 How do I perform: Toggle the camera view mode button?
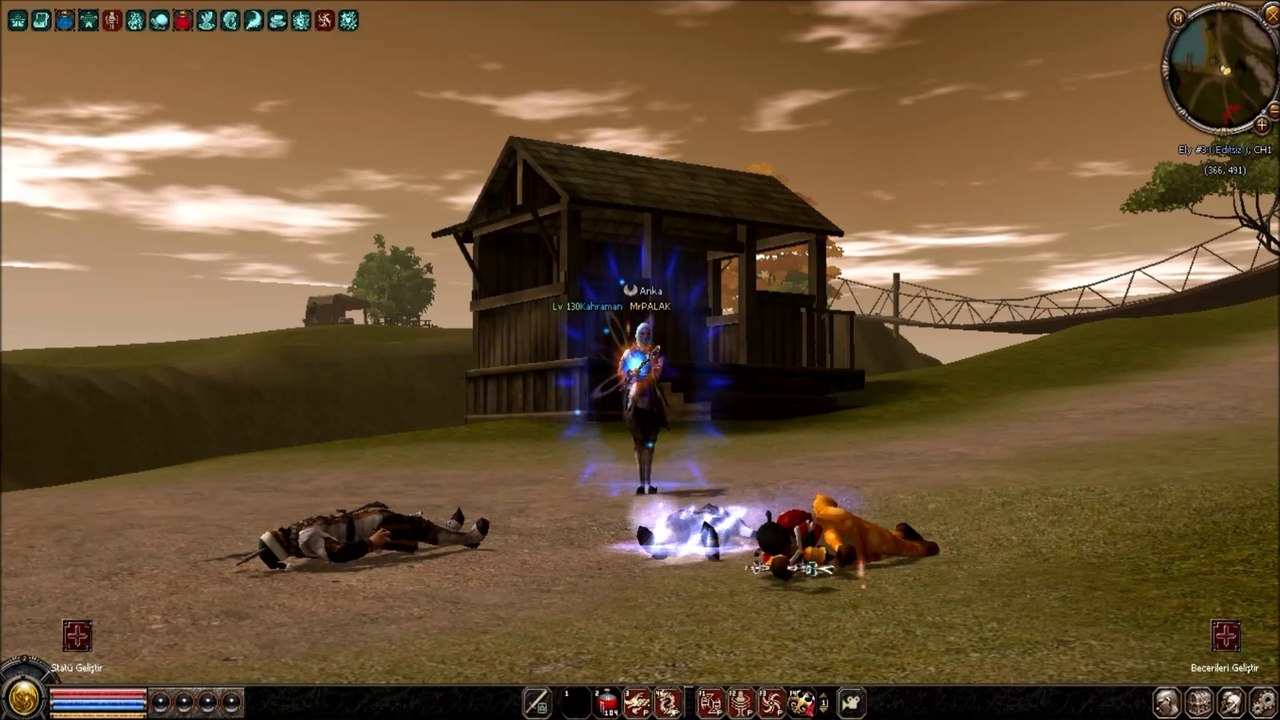[x=851, y=703]
